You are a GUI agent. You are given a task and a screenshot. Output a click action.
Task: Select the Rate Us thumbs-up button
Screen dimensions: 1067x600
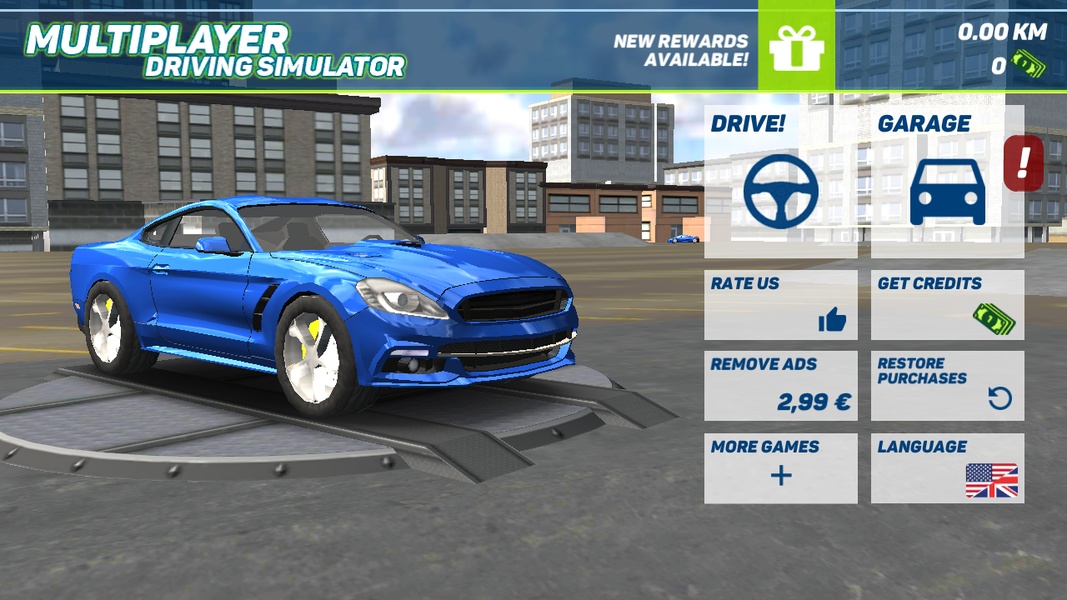(780, 305)
